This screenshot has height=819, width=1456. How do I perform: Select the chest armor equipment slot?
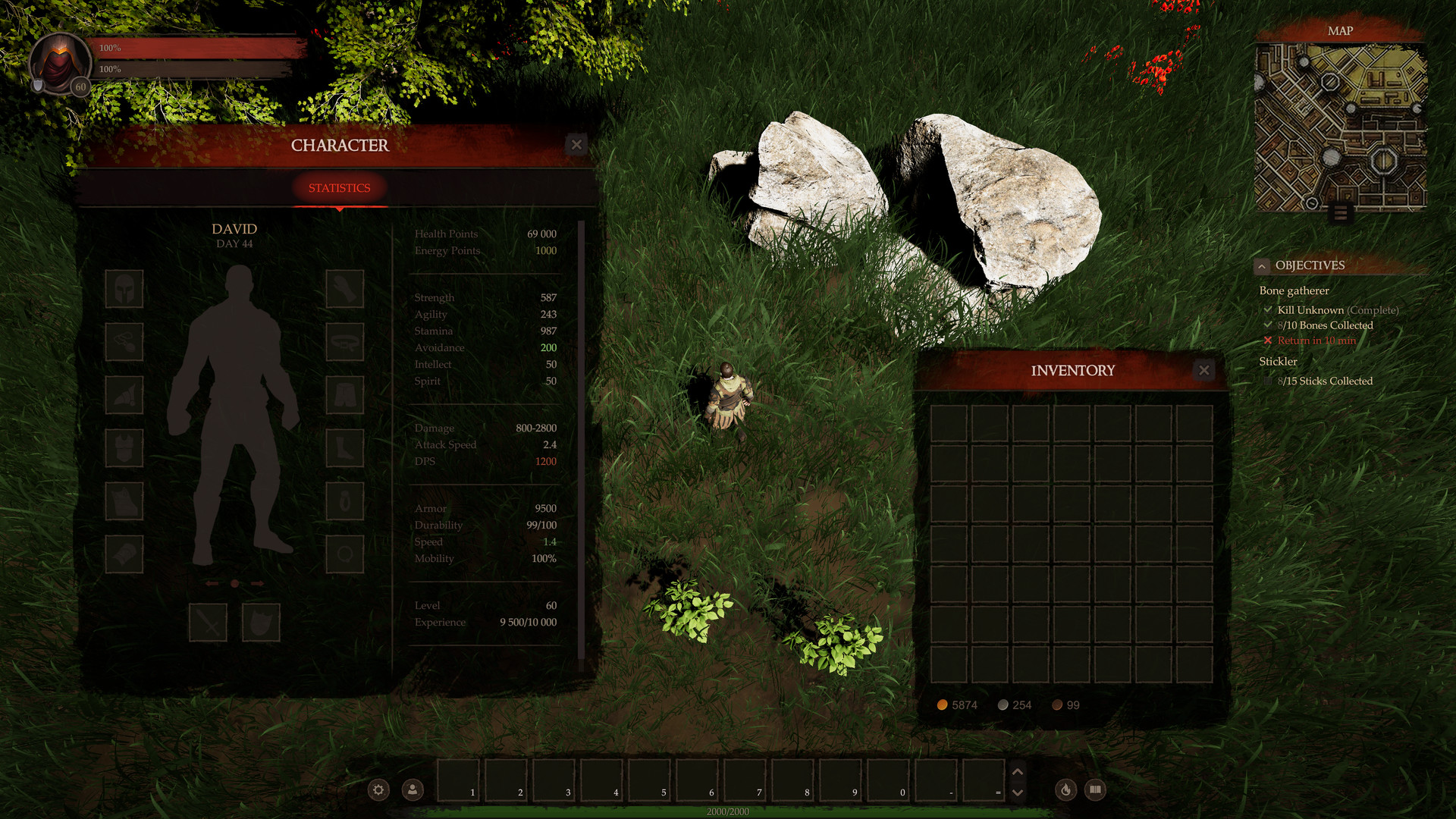[124, 448]
